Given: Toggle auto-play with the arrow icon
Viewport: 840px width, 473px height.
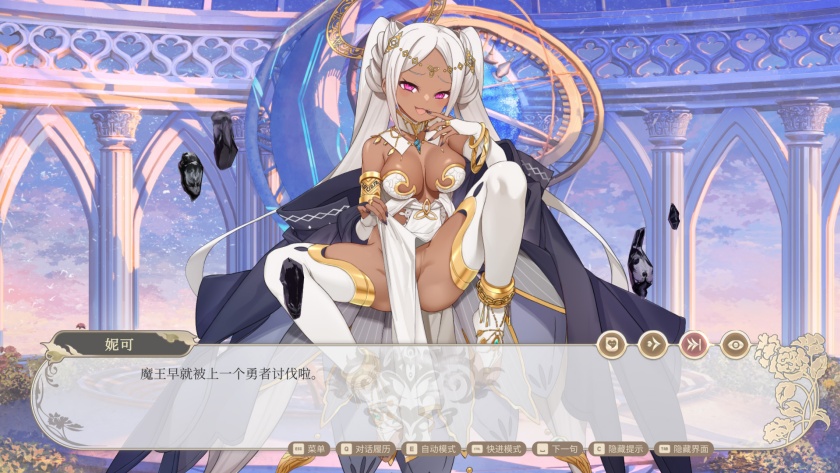Looking at the screenshot, I should 652,345.
